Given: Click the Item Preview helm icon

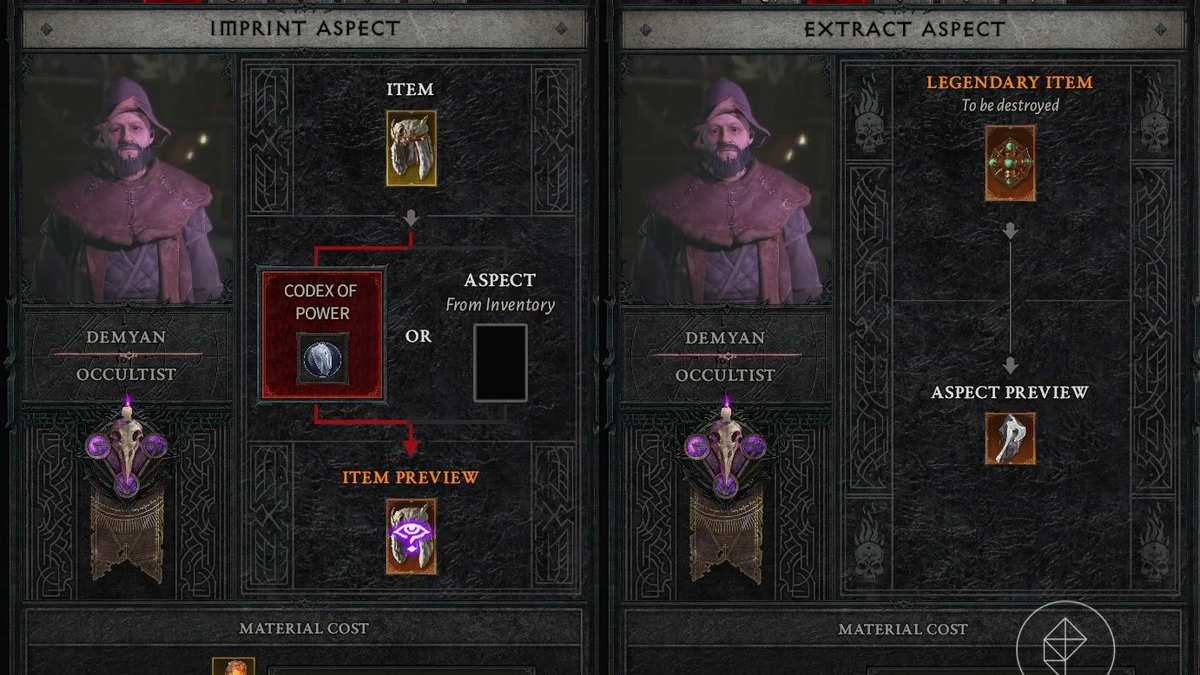Looking at the screenshot, I should [411, 536].
